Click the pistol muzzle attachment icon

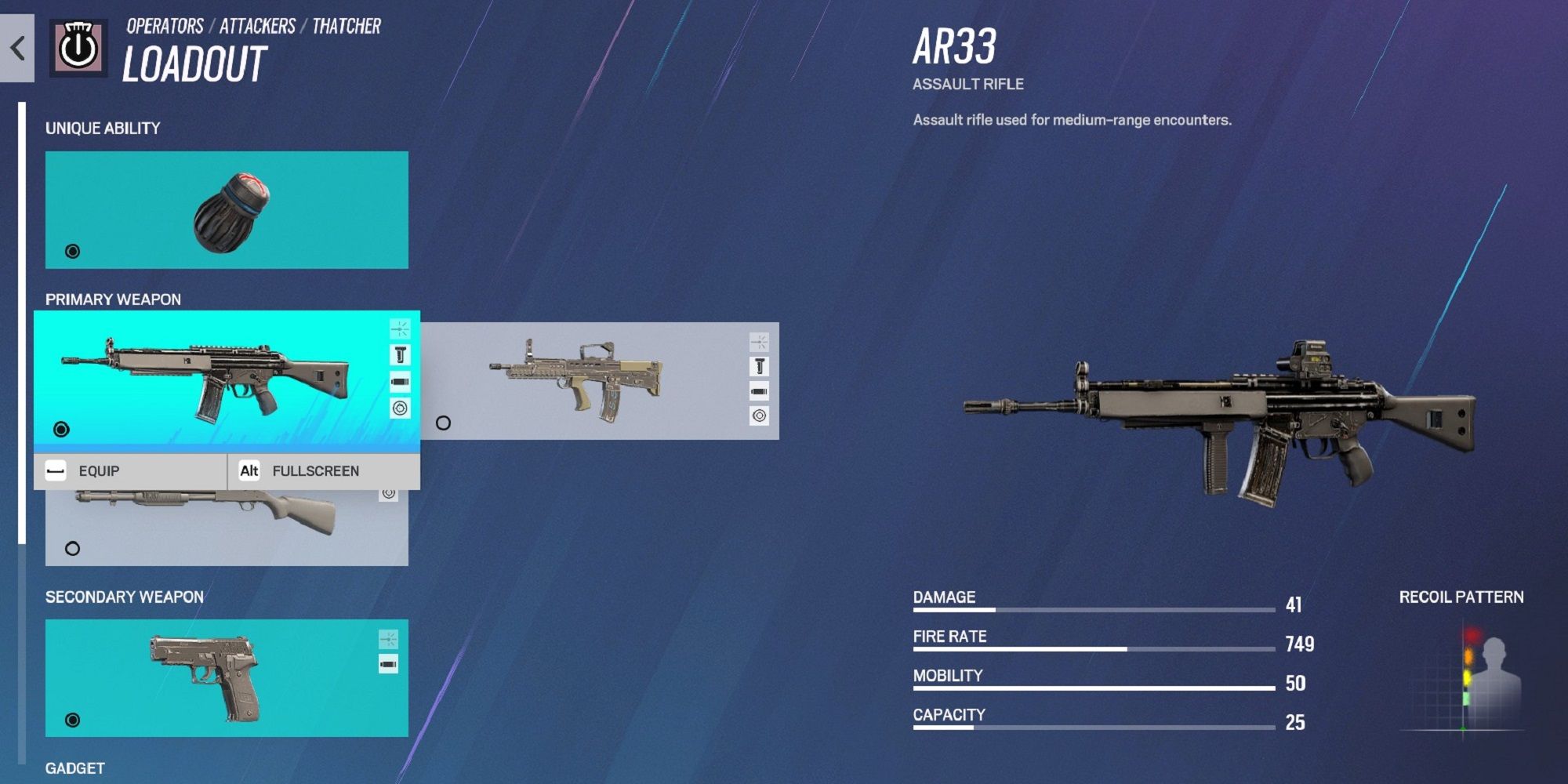point(388,638)
